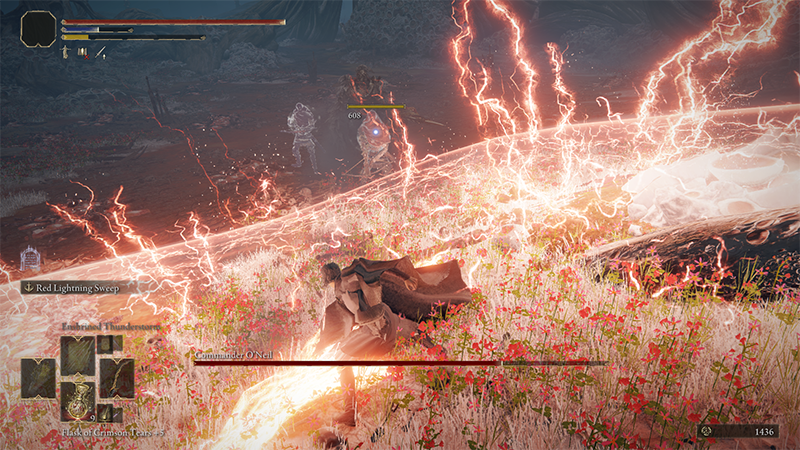Select the Flask of Crimson Tears slot
The height and width of the screenshot is (450, 800).
77,400
